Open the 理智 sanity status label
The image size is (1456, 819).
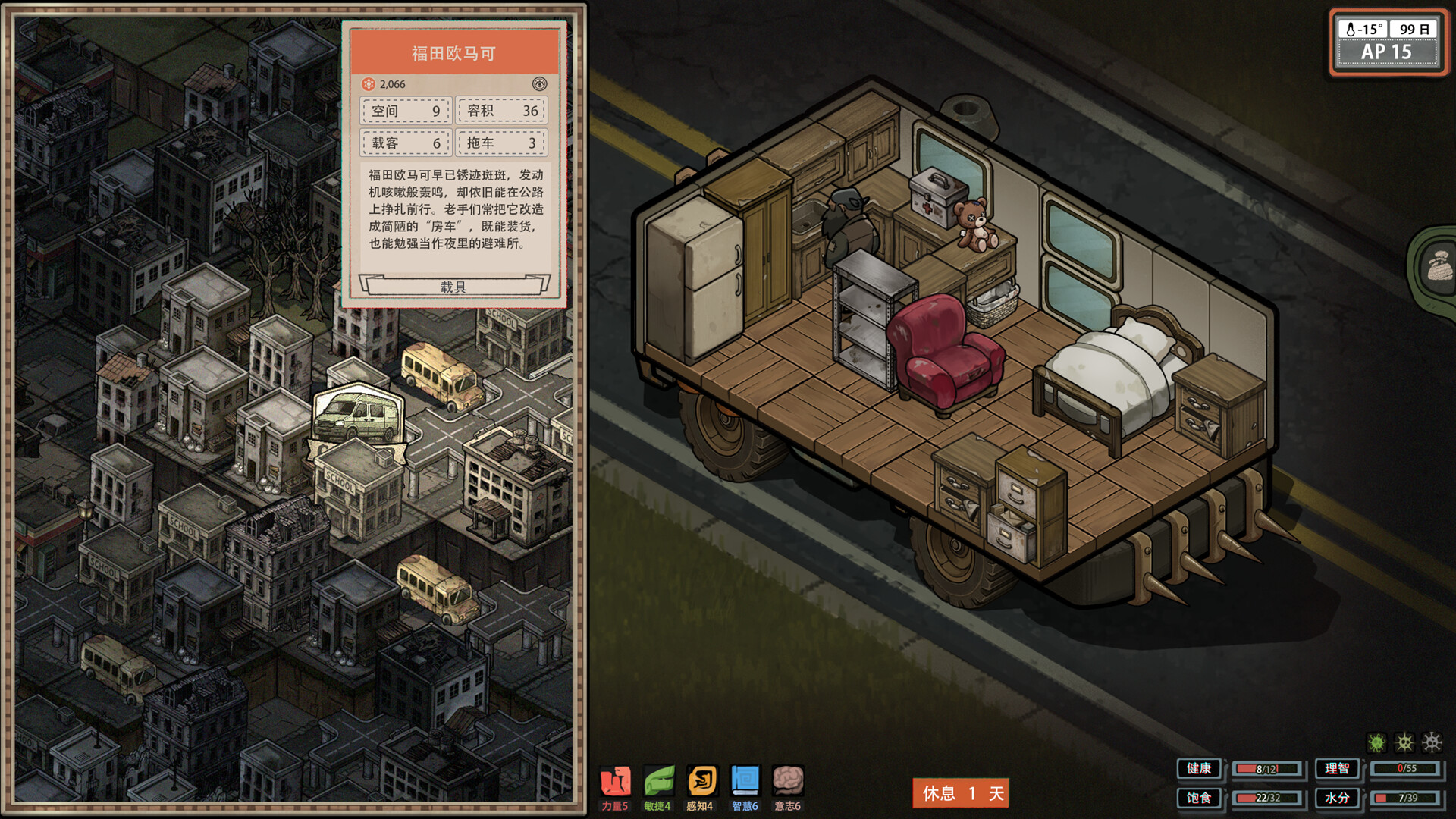pos(1337,769)
